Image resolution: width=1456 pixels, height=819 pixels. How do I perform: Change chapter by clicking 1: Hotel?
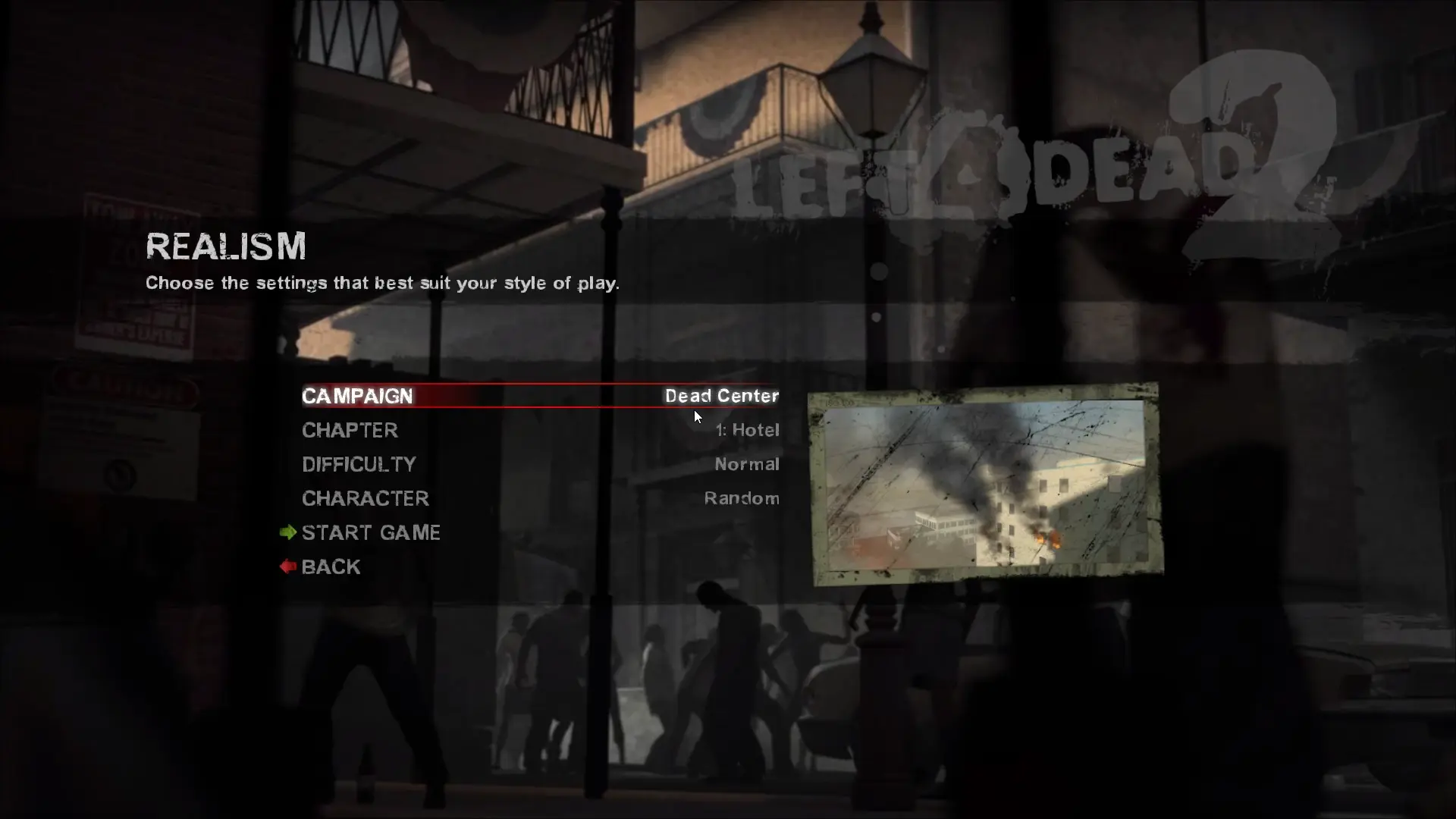point(747,430)
